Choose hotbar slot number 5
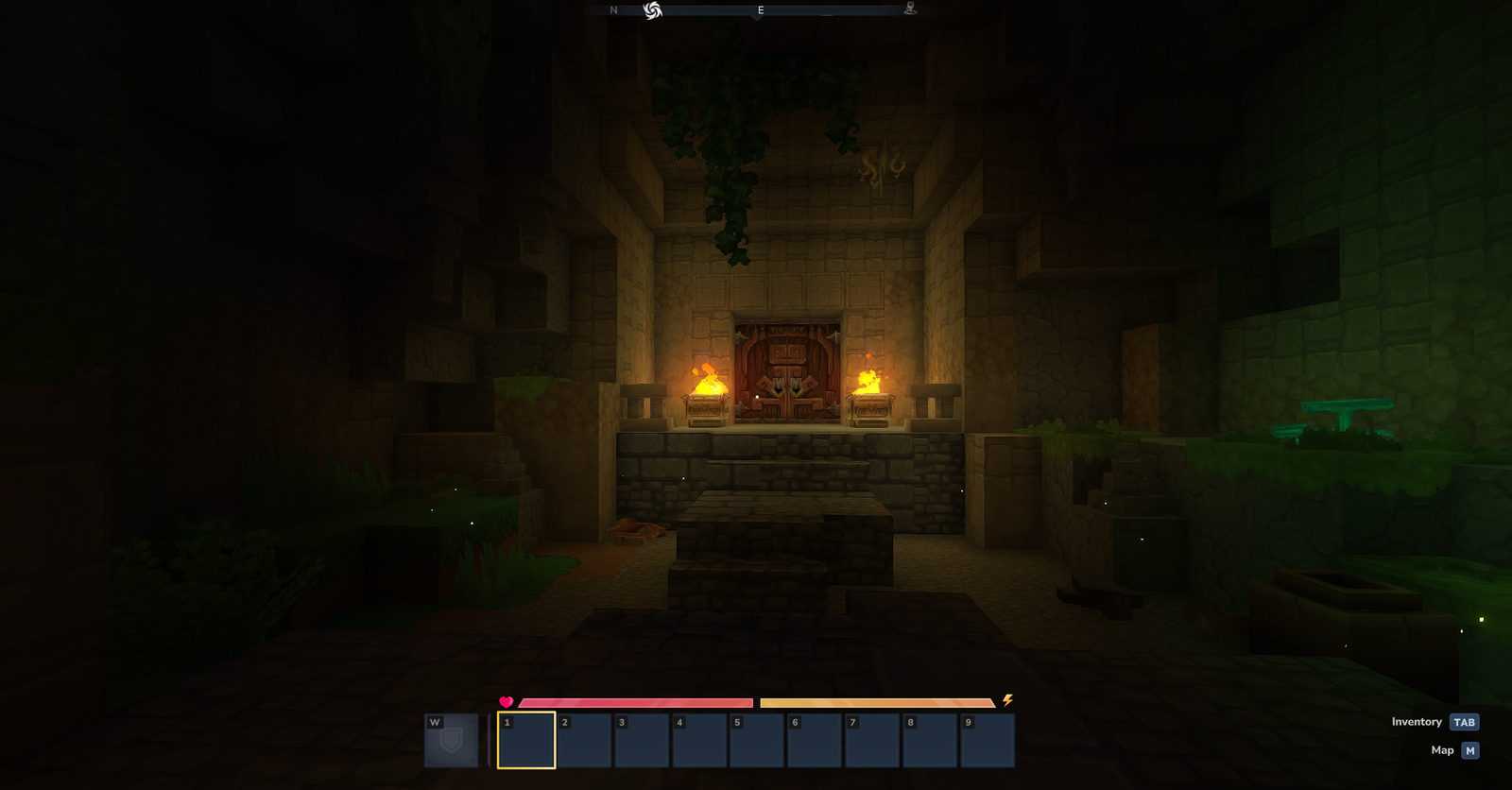 [x=756, y=741]
